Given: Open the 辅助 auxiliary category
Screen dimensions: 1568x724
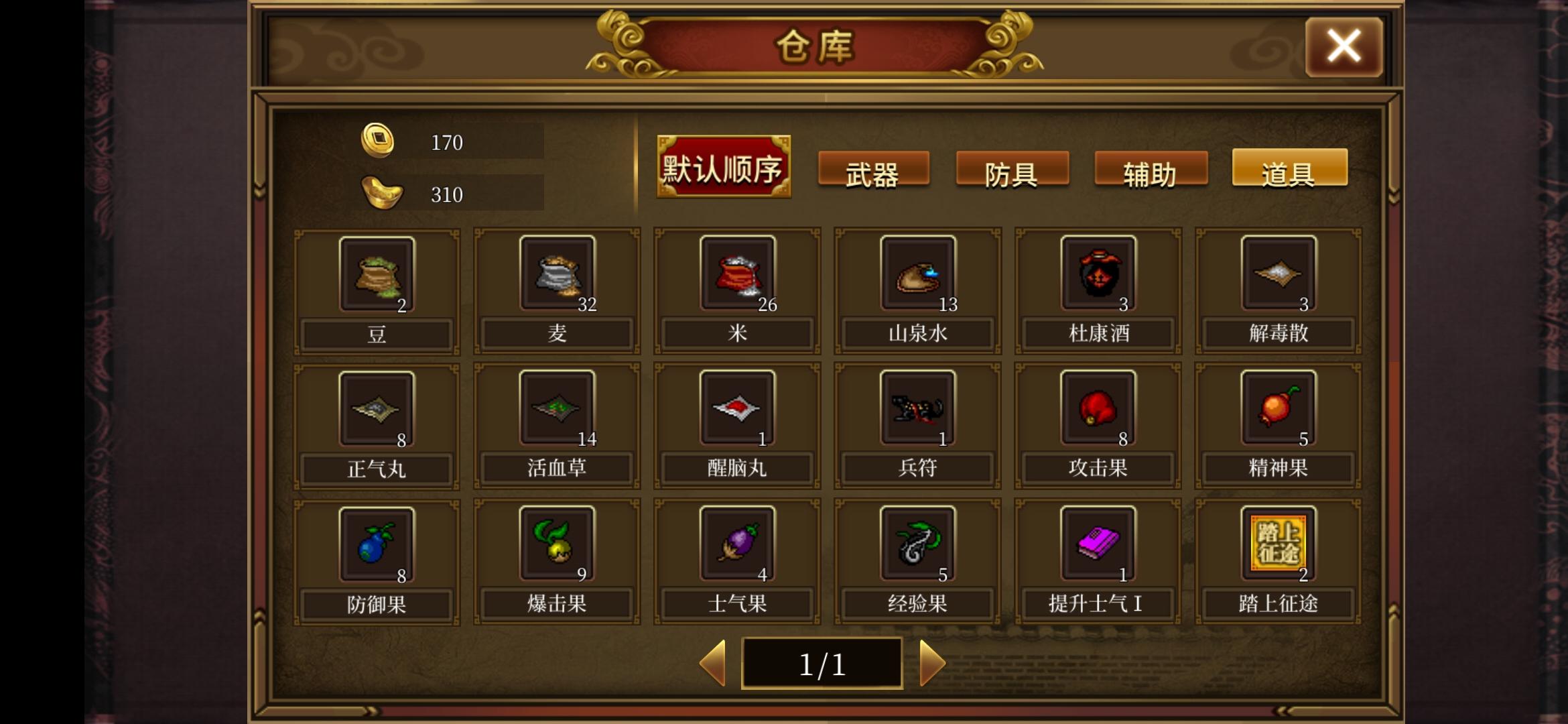Looking at the screenshot, I should [1151, 171].
